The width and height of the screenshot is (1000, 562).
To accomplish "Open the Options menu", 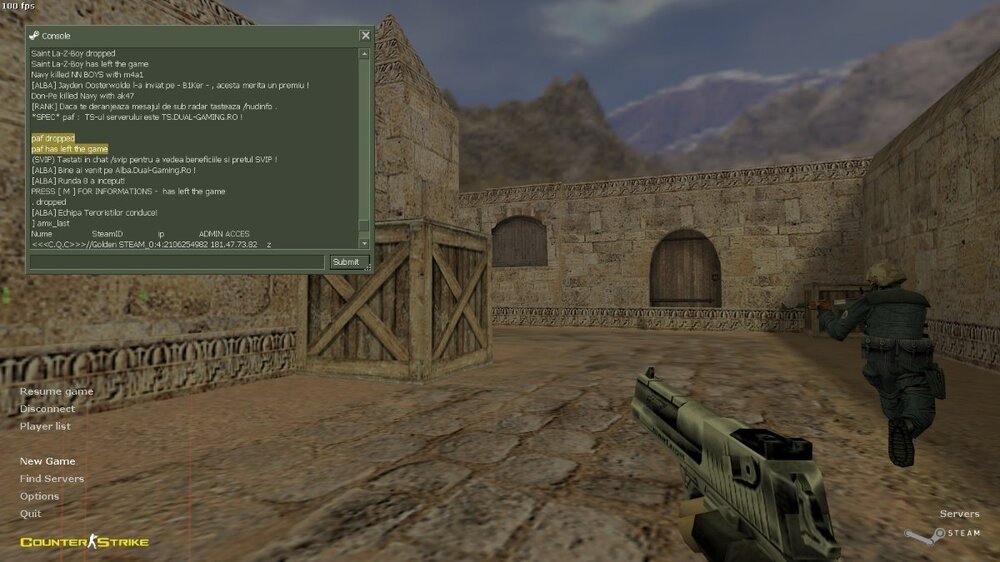I will tap(39, 496).
